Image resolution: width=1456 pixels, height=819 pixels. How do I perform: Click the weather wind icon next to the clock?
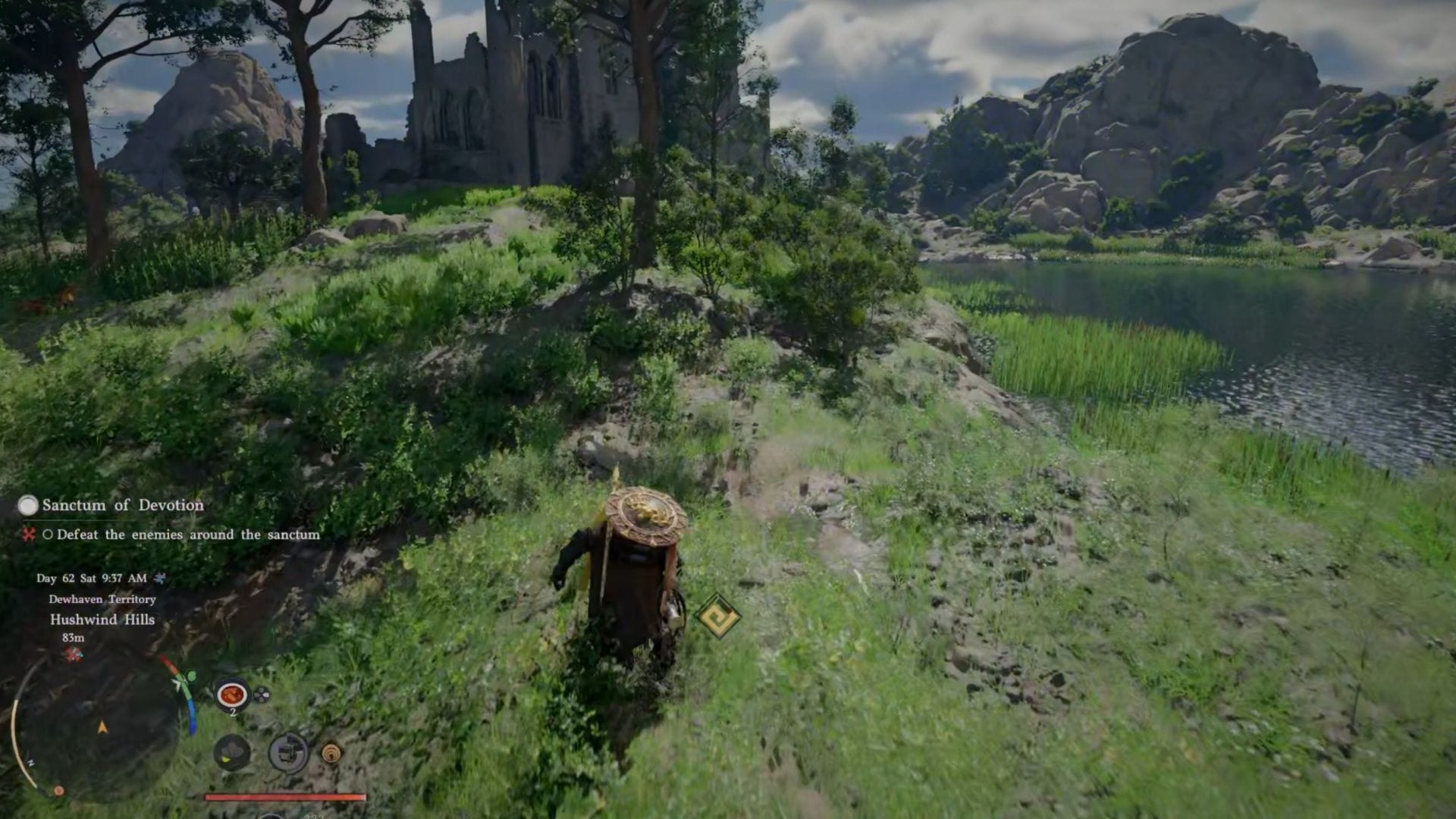[x=160, y=579]
